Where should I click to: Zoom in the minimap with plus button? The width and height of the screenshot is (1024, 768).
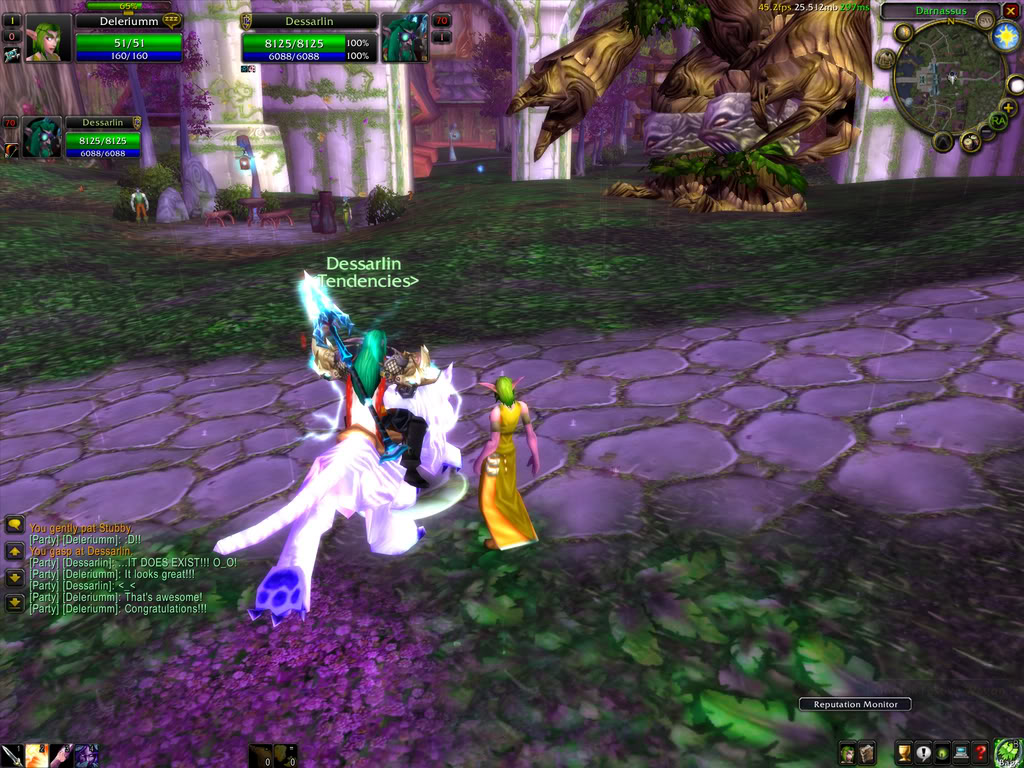point(1008,106)
